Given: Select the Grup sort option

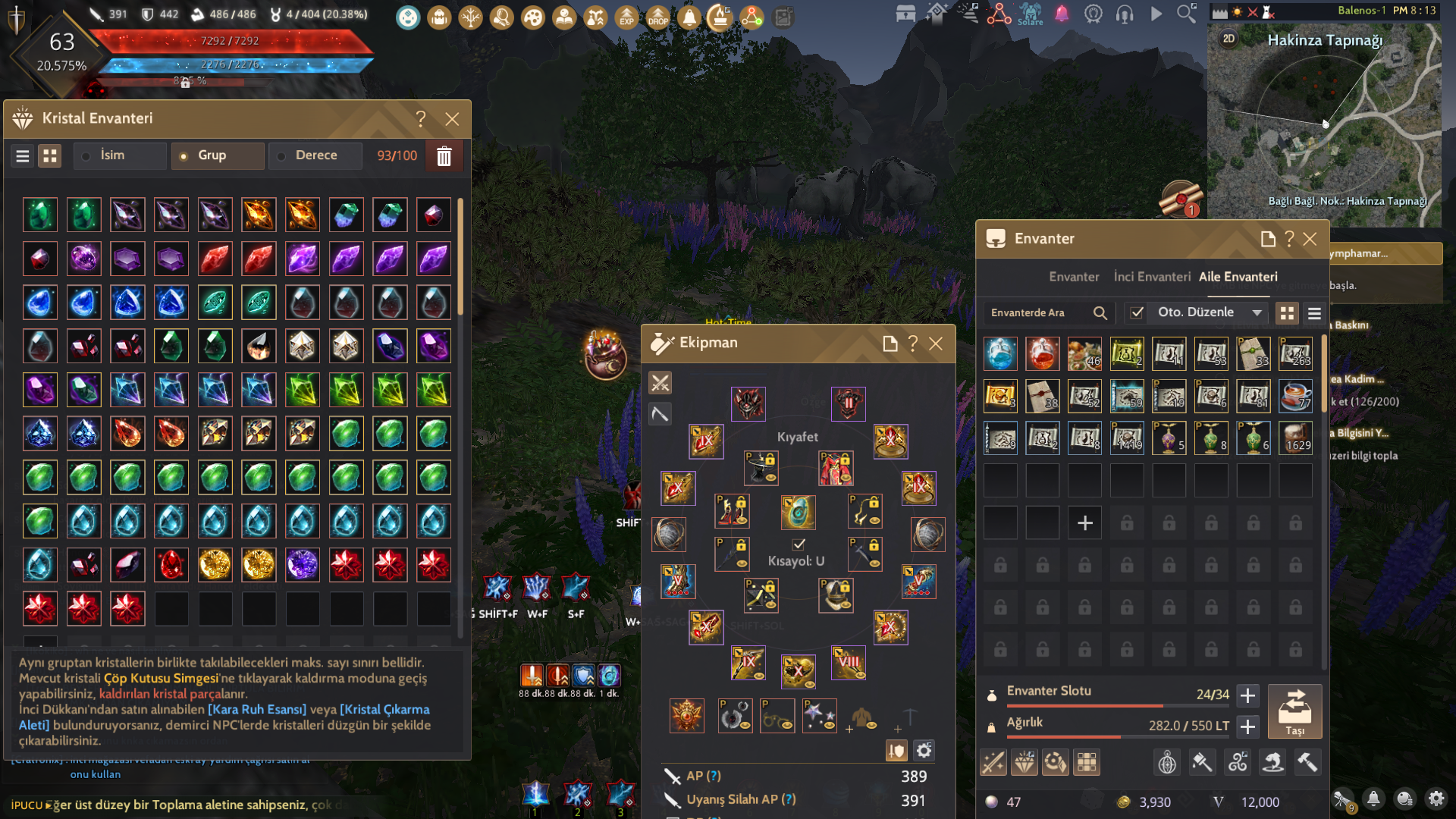Looking at the screenshot, I should click(212, 155).
